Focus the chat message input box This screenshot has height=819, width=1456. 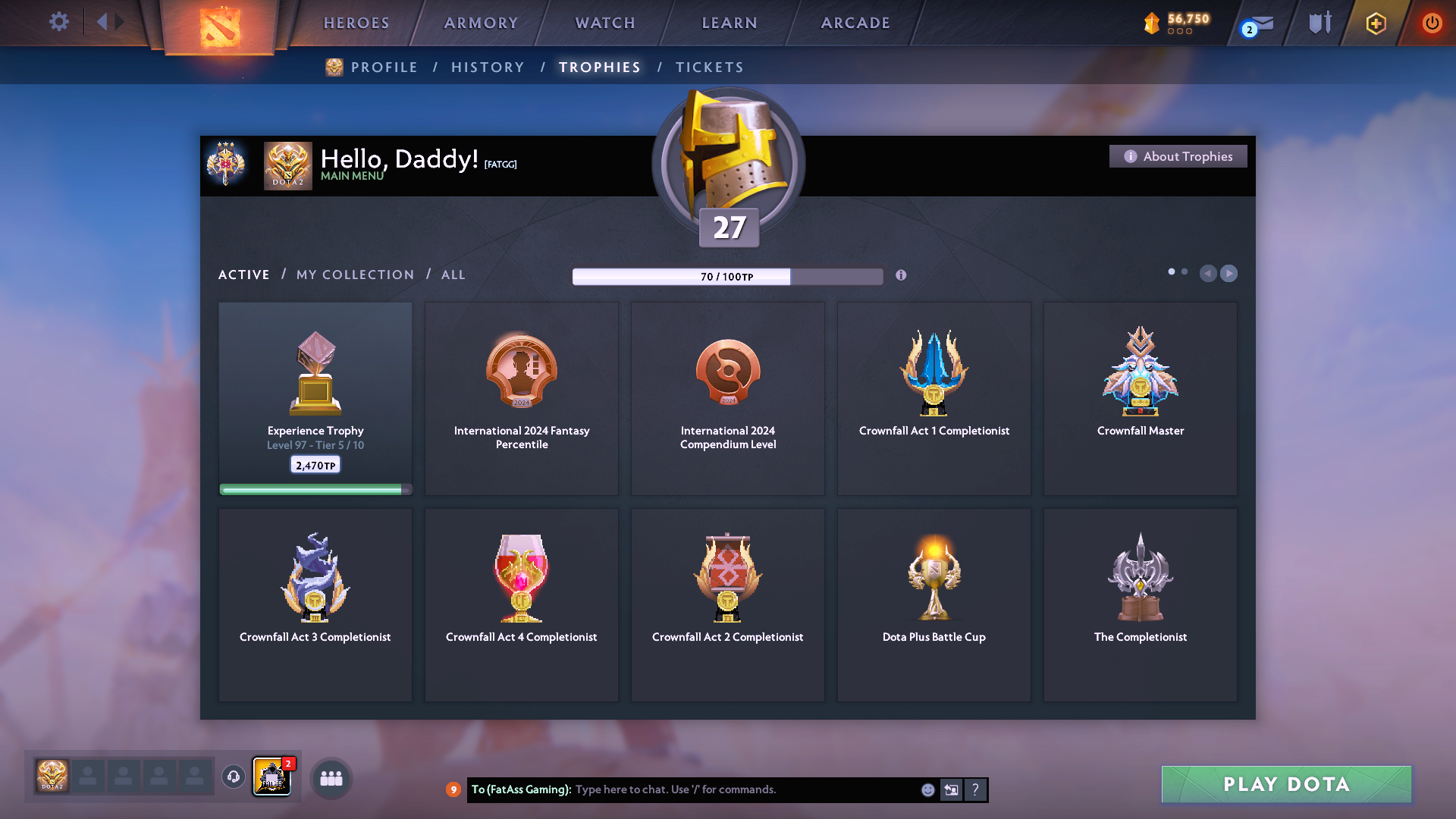[x=743, y=789]
